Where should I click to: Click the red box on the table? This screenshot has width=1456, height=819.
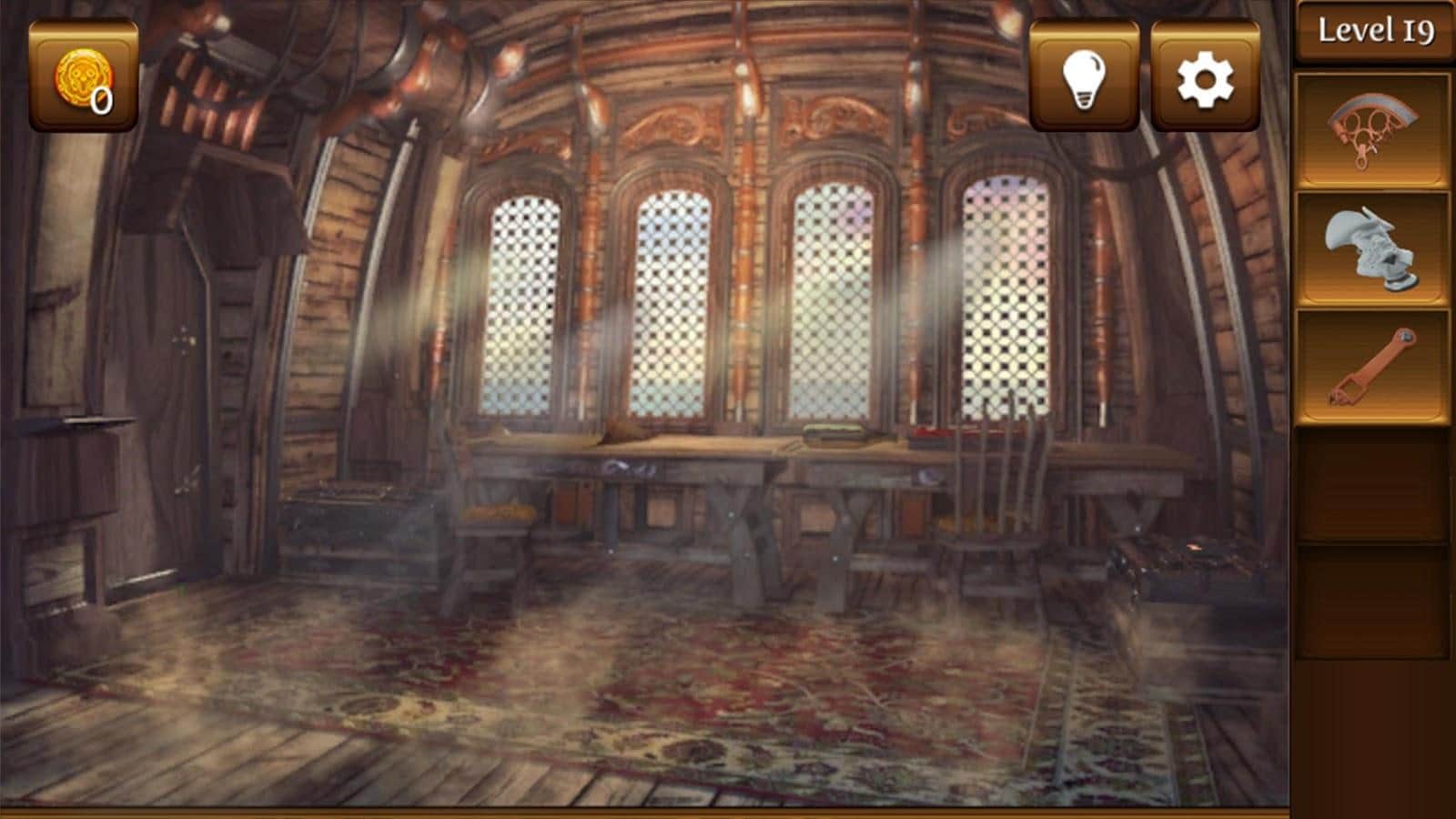(937, 435)
